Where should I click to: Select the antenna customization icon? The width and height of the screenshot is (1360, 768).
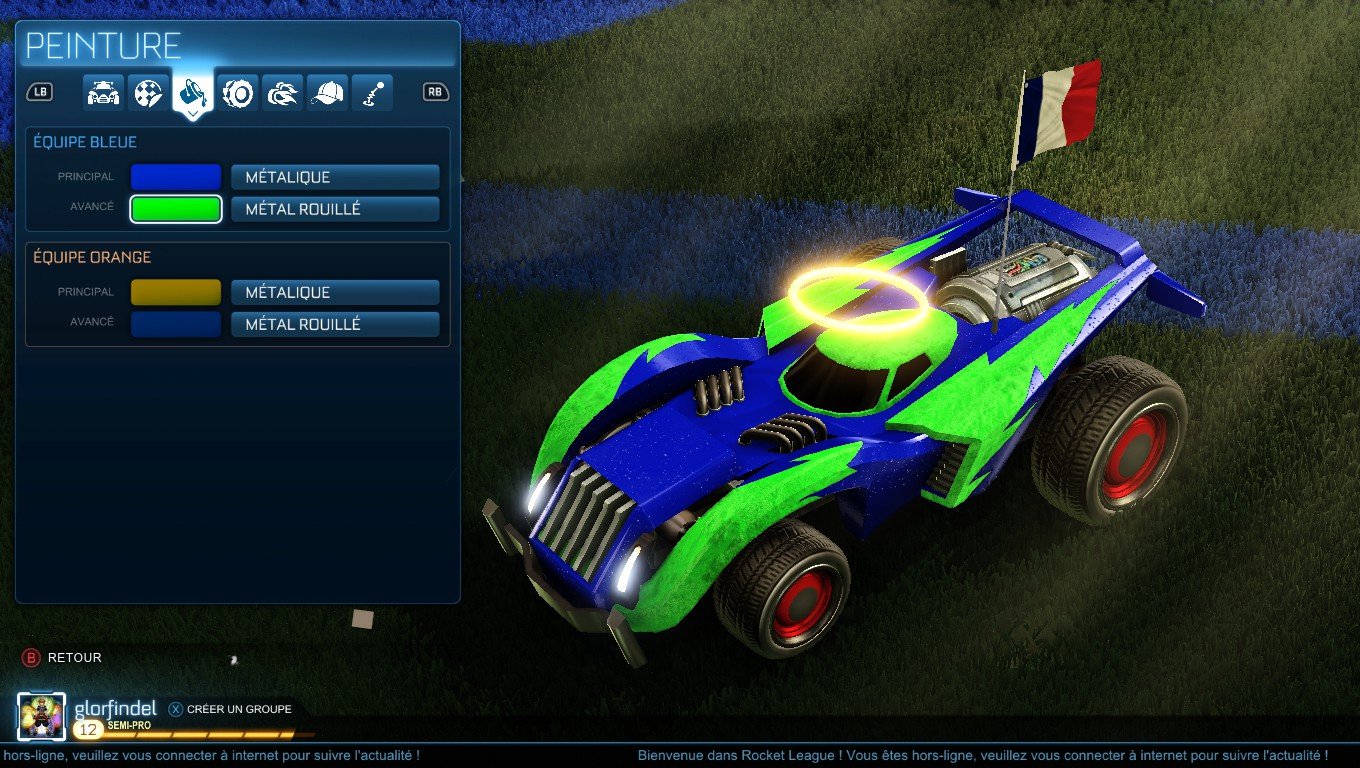372,92
